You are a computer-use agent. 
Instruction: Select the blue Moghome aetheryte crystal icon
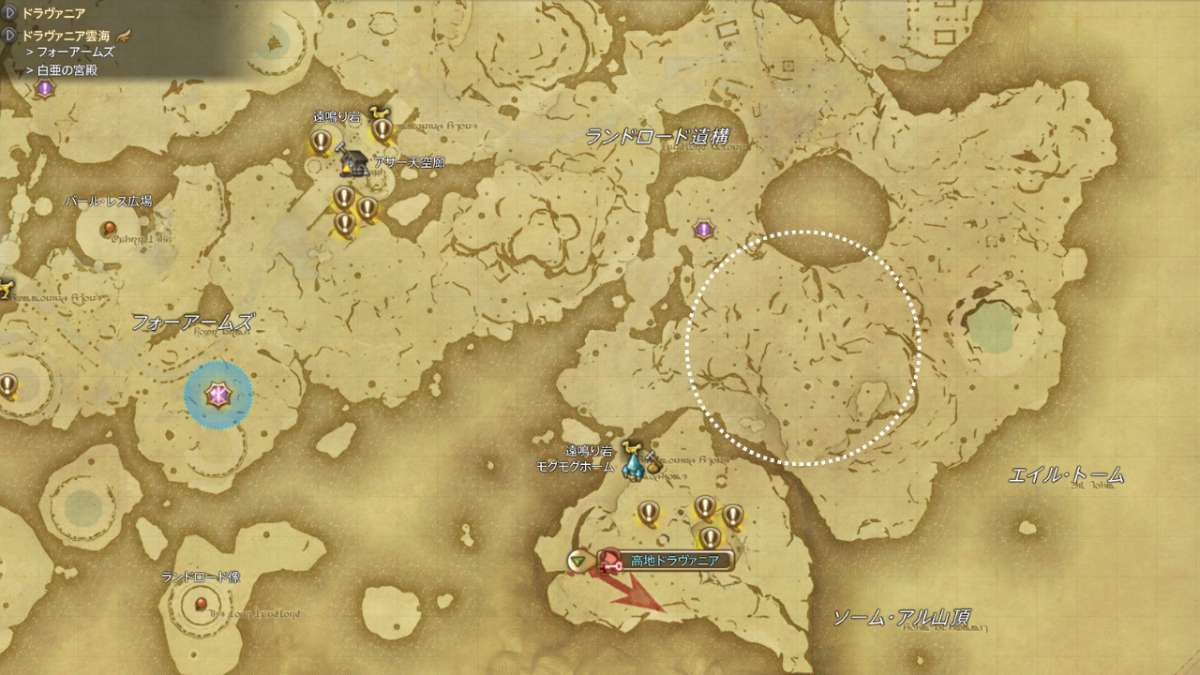pyautogui.click(x=633, y=463)
